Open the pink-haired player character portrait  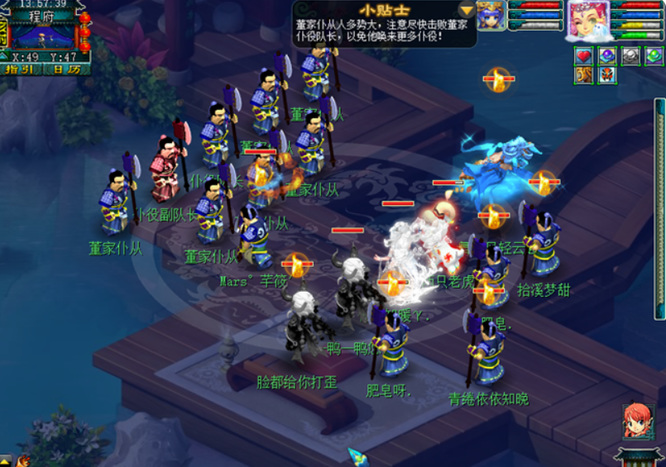click(x=586, y=20)
